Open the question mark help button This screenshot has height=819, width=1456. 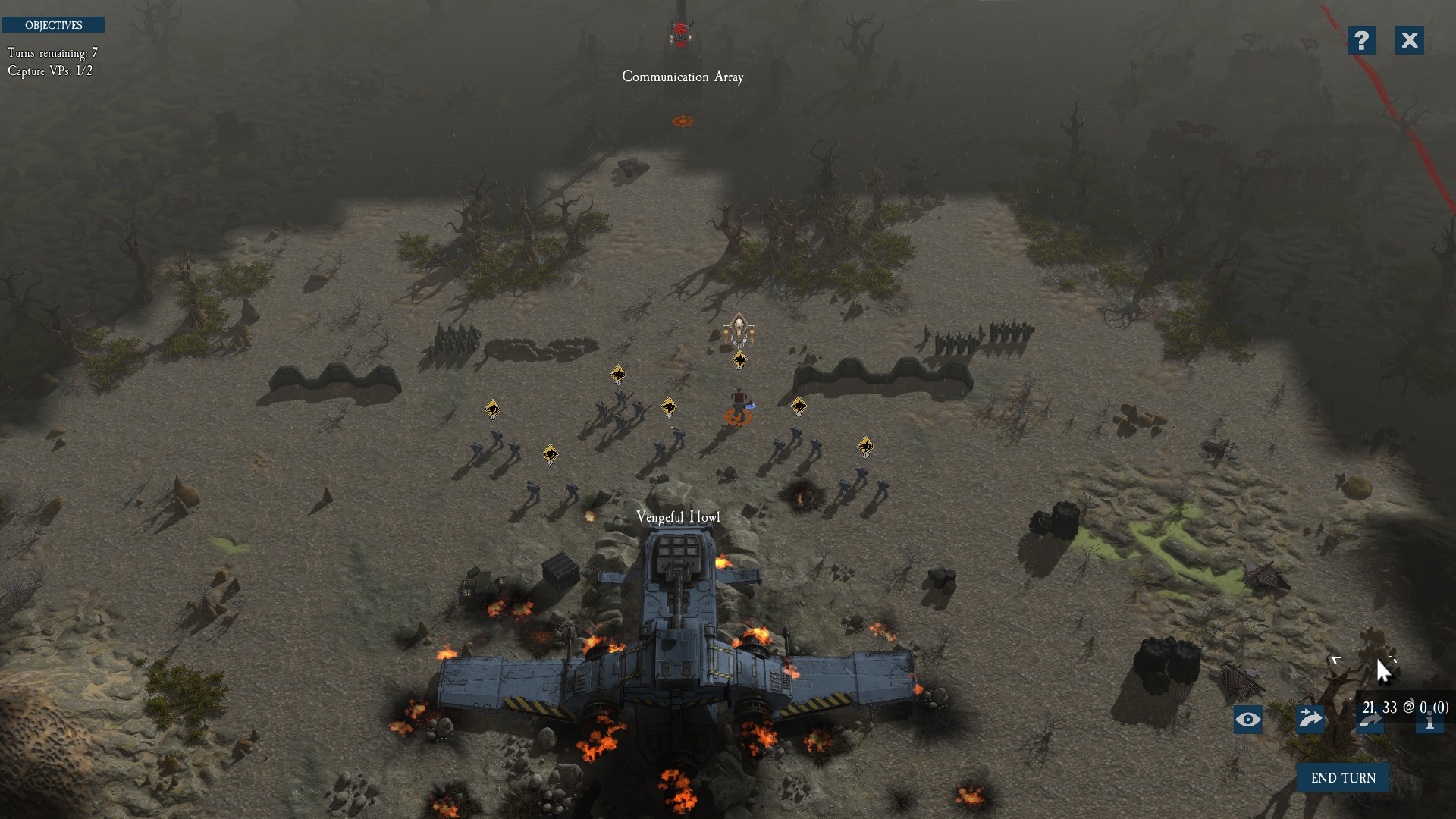pos(1361,40)
